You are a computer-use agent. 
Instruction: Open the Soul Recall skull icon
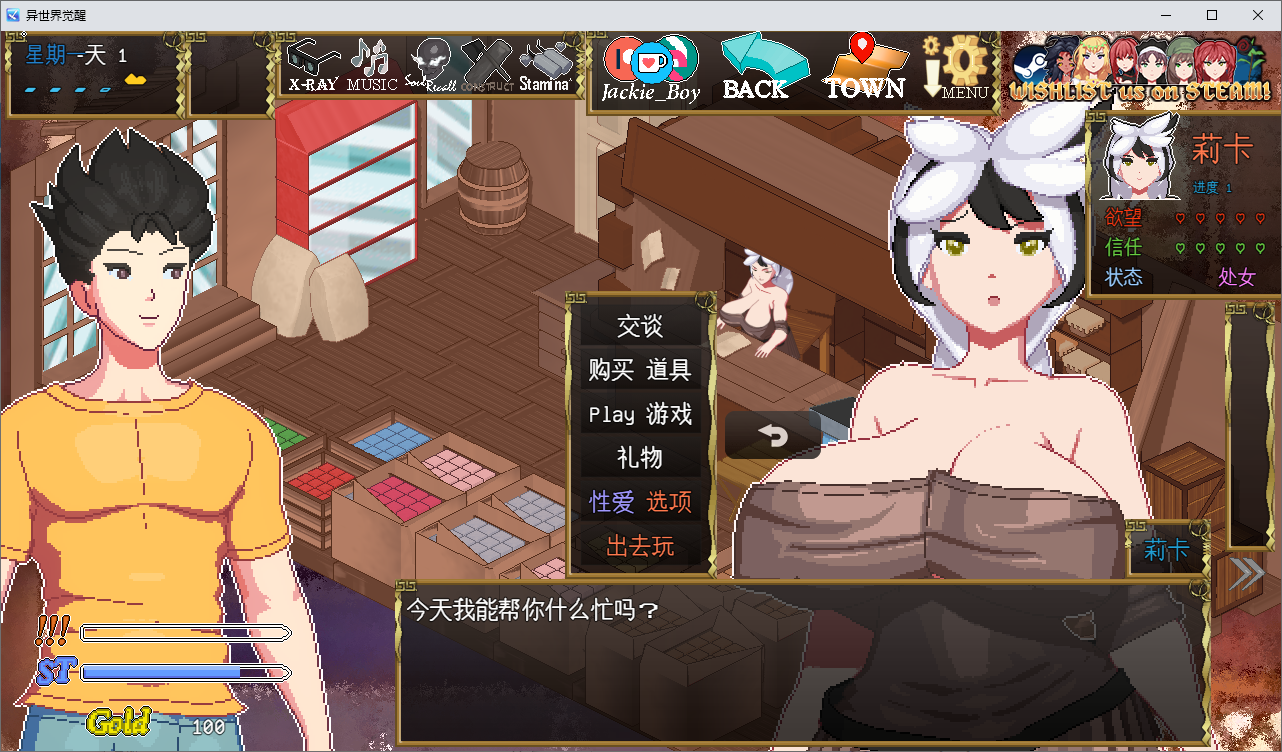[x=431, y=66]
